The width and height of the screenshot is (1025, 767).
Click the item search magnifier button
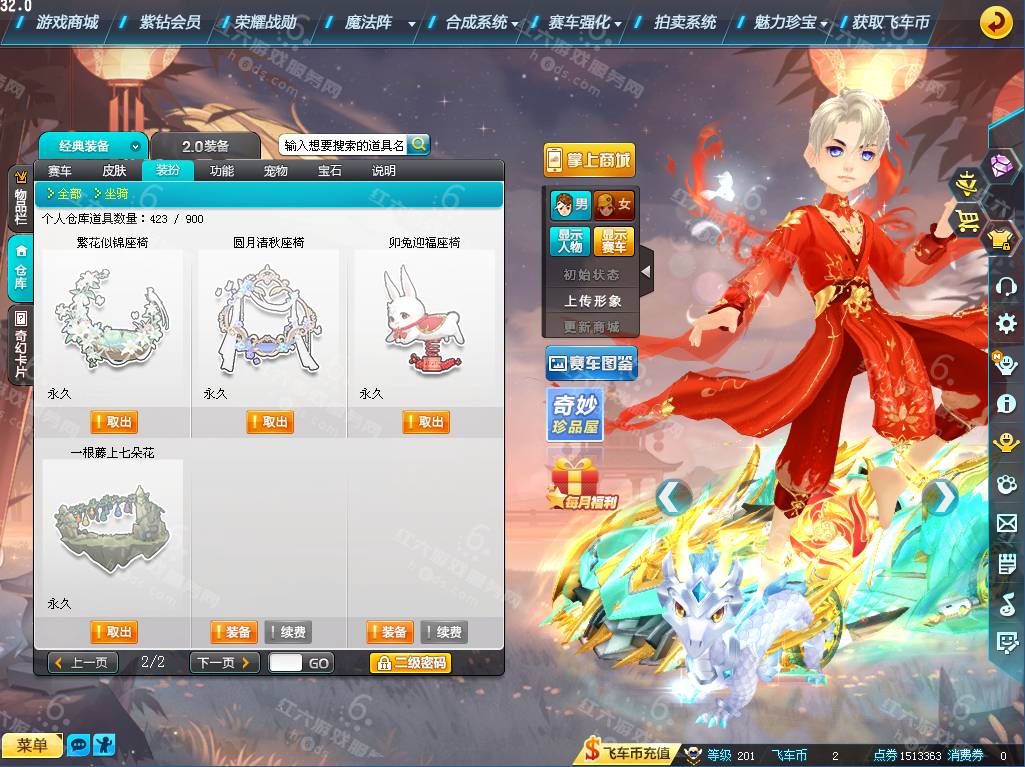[418, 144]
